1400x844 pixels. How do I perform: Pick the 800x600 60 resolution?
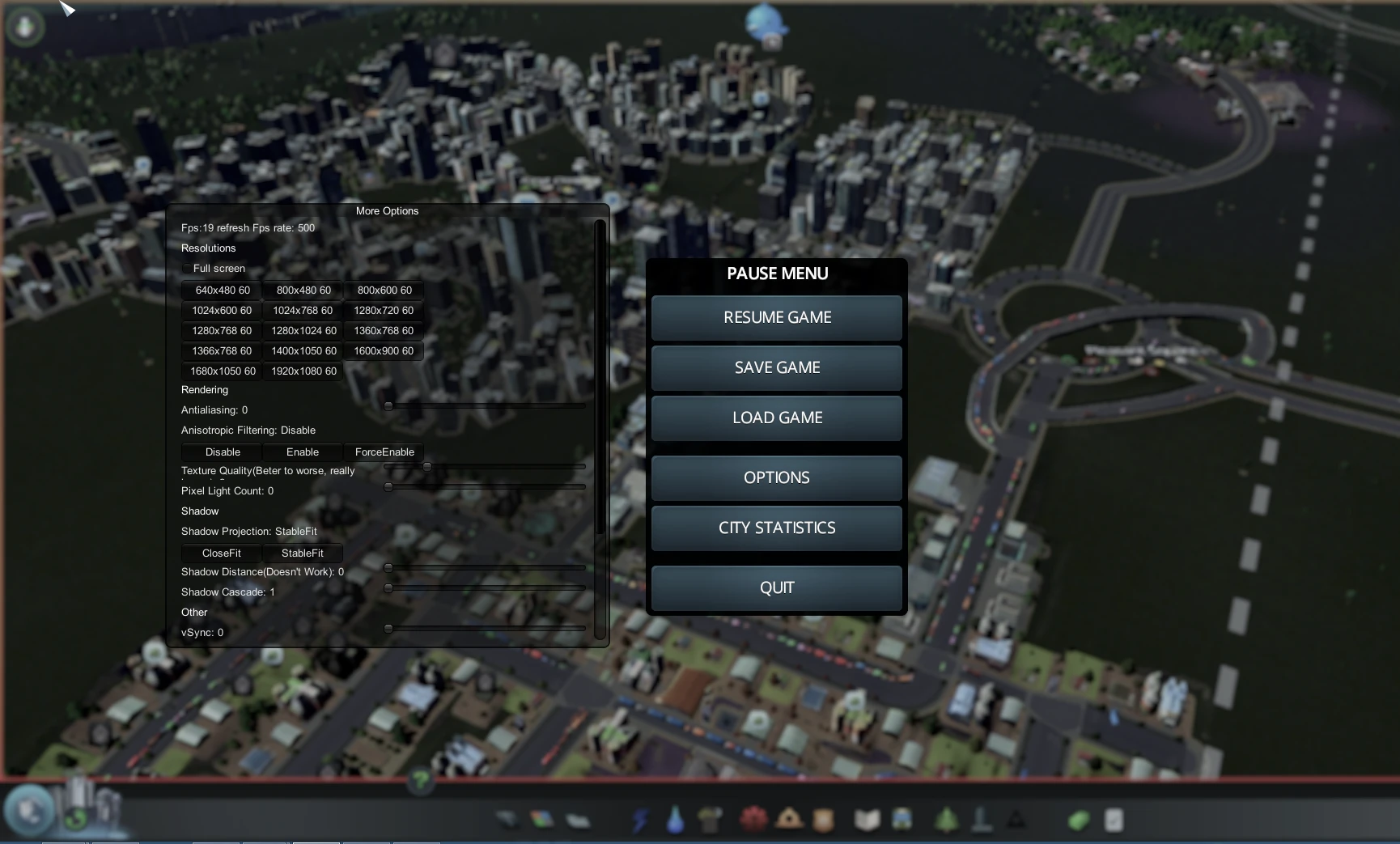pos(384,290)
